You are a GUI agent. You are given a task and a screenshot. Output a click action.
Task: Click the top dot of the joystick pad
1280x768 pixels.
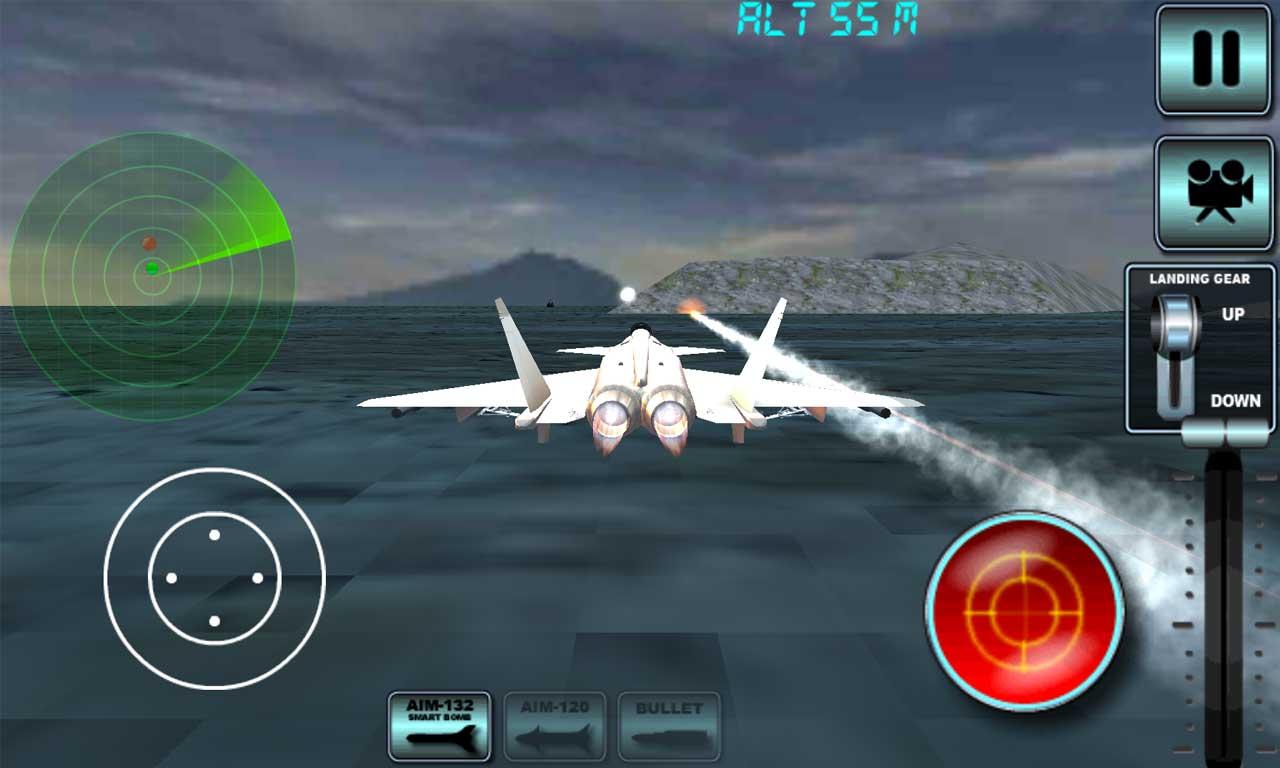[213, 534]
